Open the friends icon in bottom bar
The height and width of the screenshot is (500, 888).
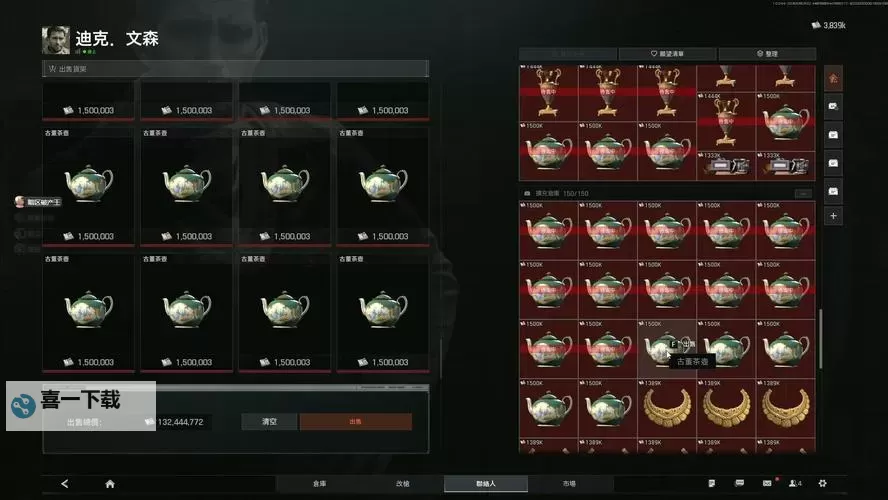click(795, 483)
